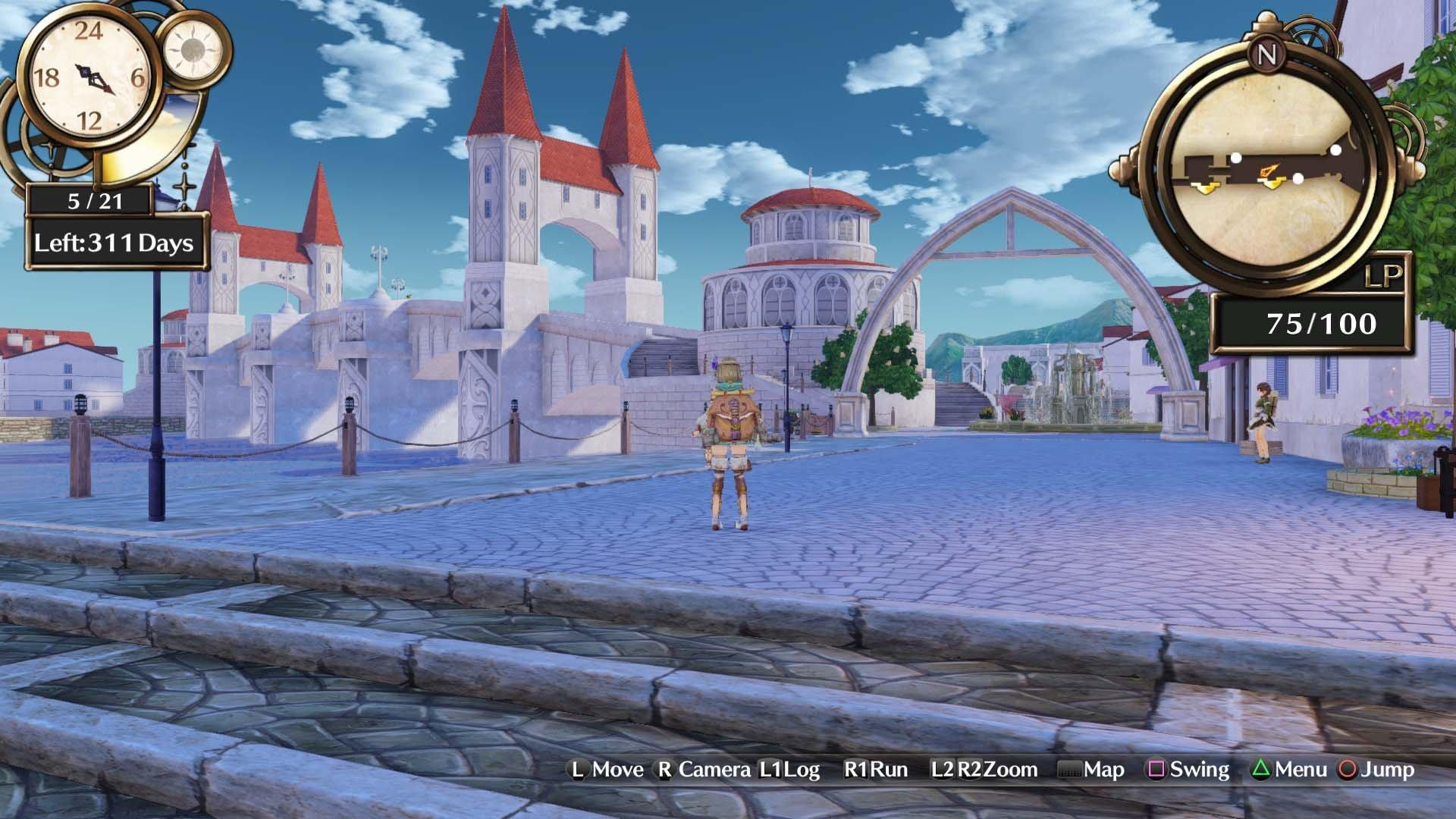1456x819 pixels.
Task: Click a white waypoint dot on the minimap
Action: click(x=1236, y=158)
